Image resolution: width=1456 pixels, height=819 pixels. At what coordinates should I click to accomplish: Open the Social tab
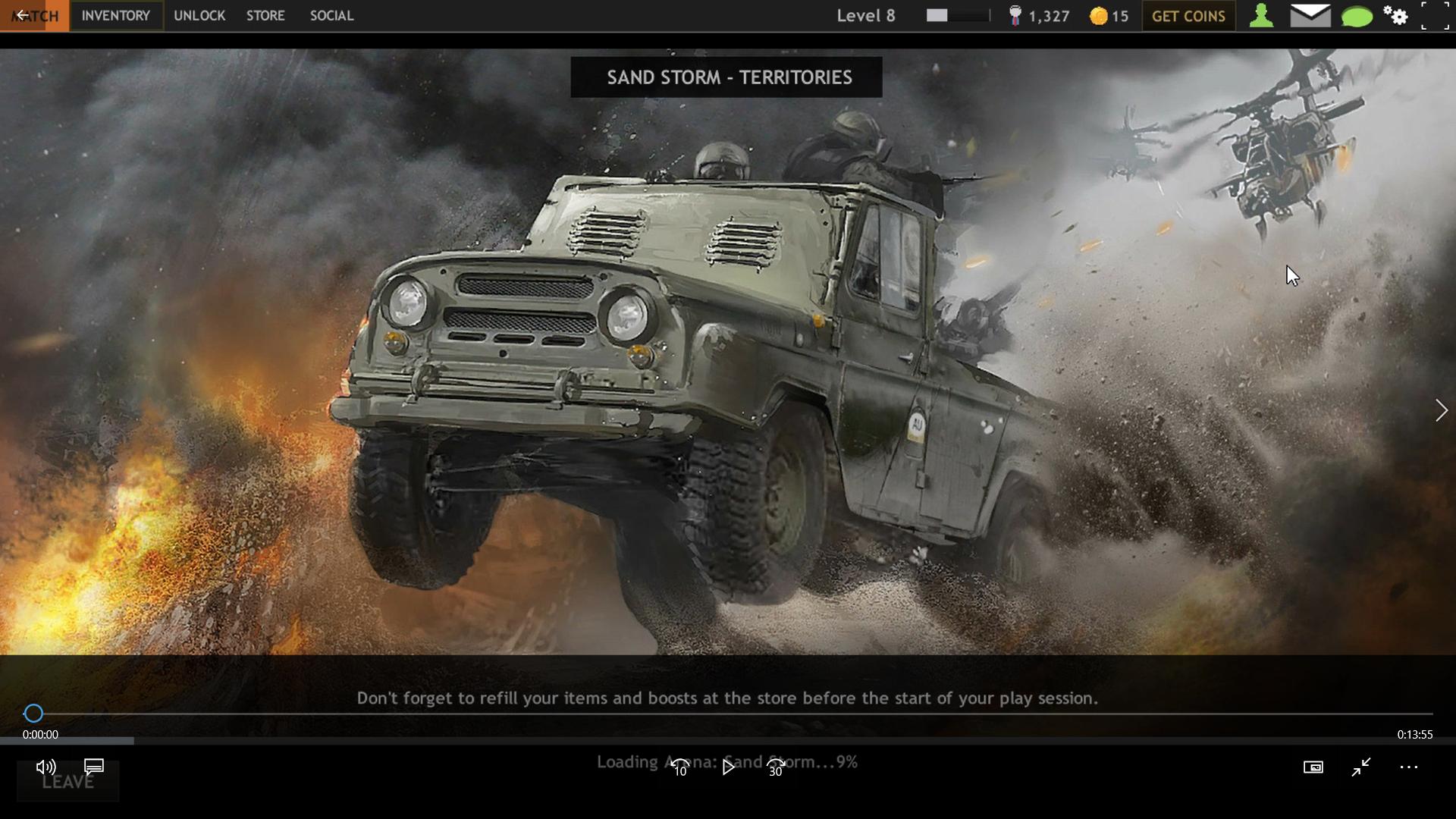pyautogui.click(x=331, y=16)
